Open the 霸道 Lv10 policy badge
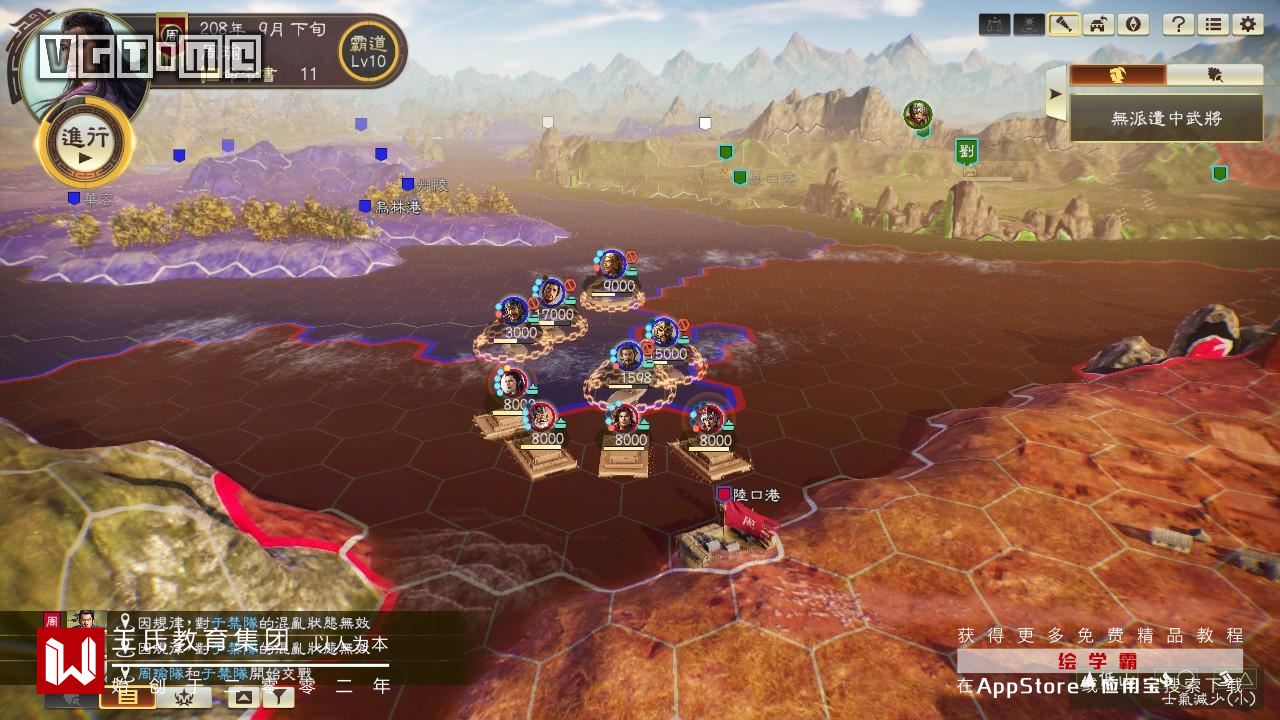This screenshot has width=1280, height=720. [x=368, y=48]
